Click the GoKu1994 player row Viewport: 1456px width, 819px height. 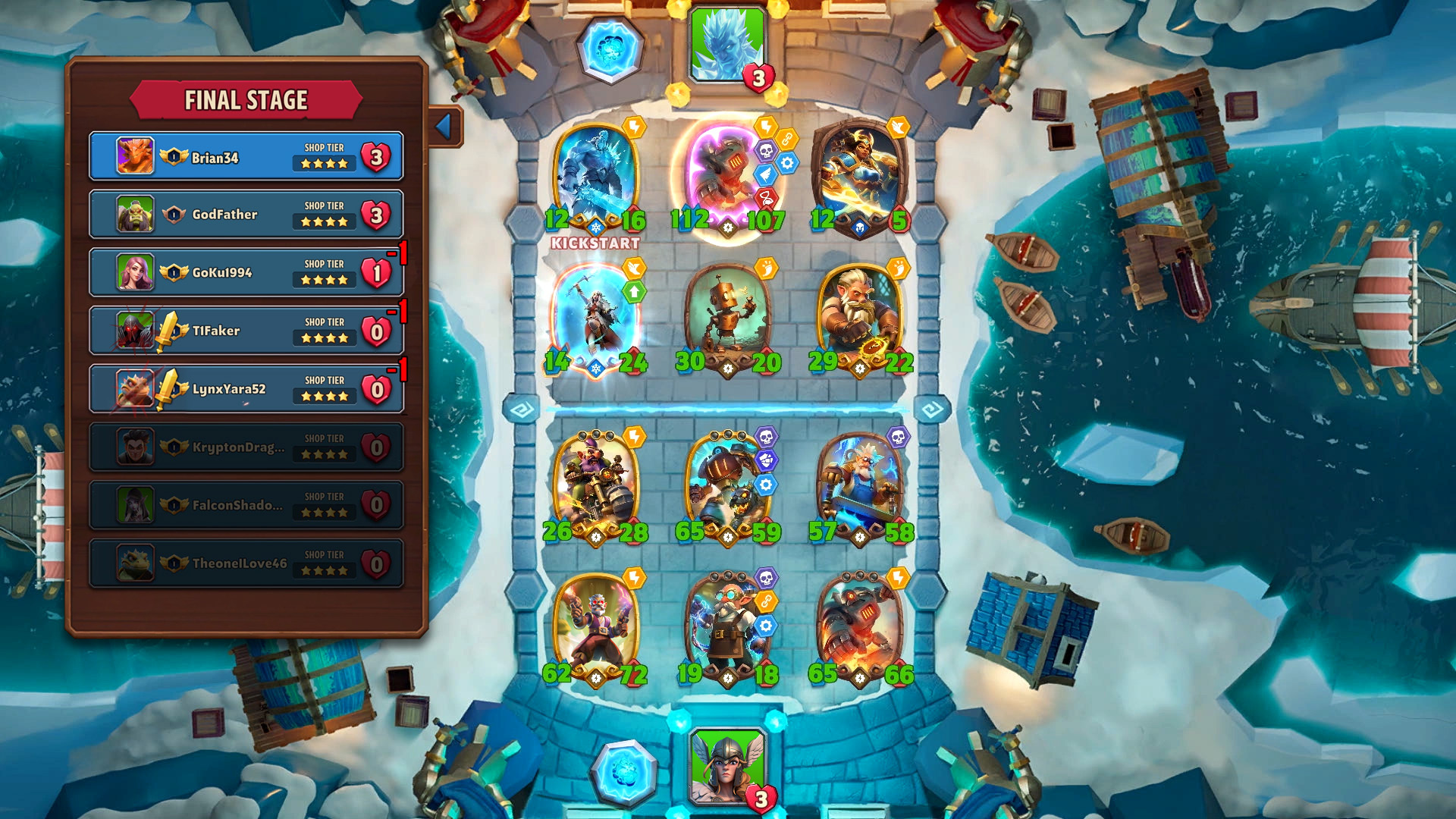pos(246,273)
